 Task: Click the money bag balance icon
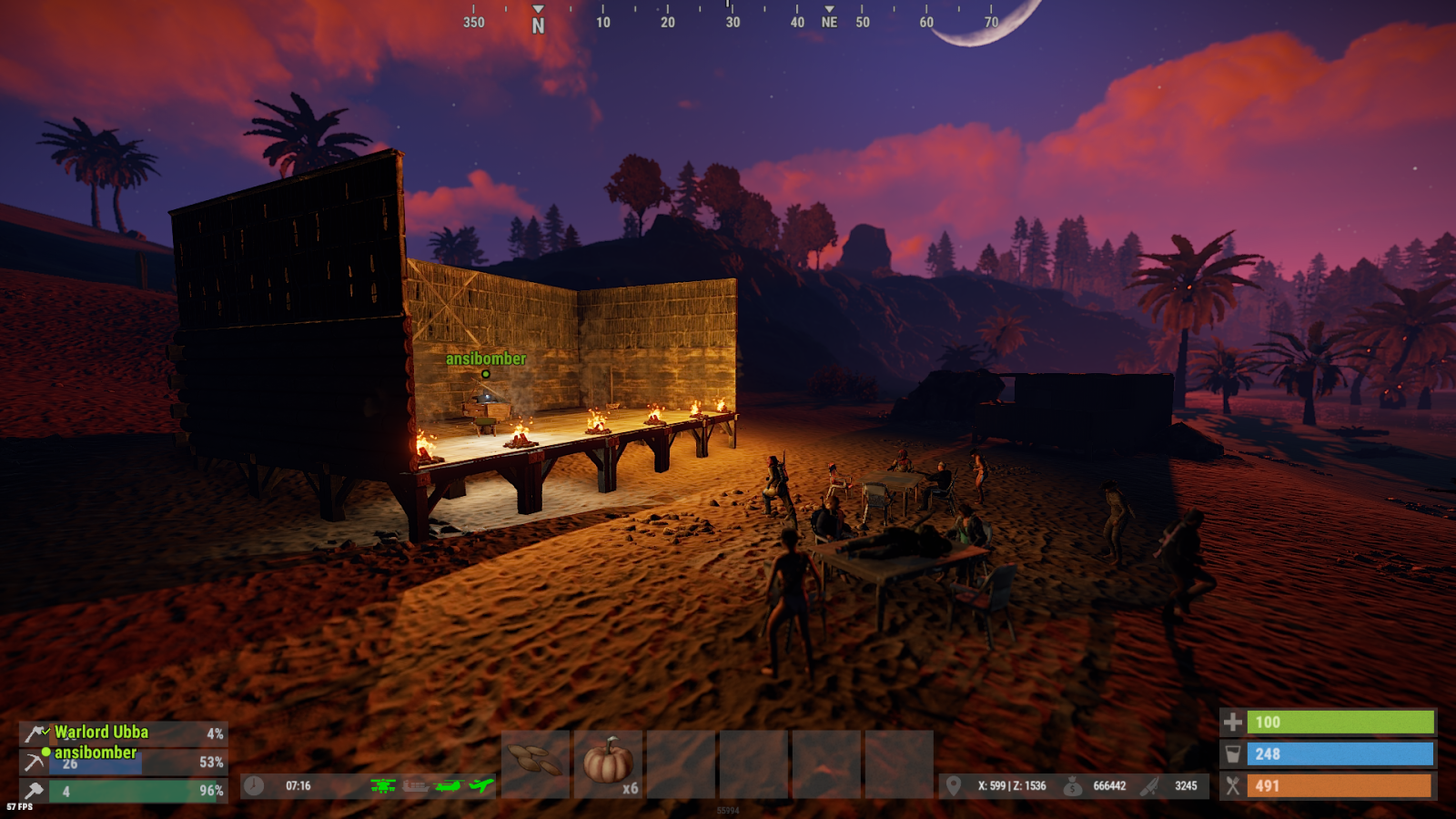click(1073, 785)
